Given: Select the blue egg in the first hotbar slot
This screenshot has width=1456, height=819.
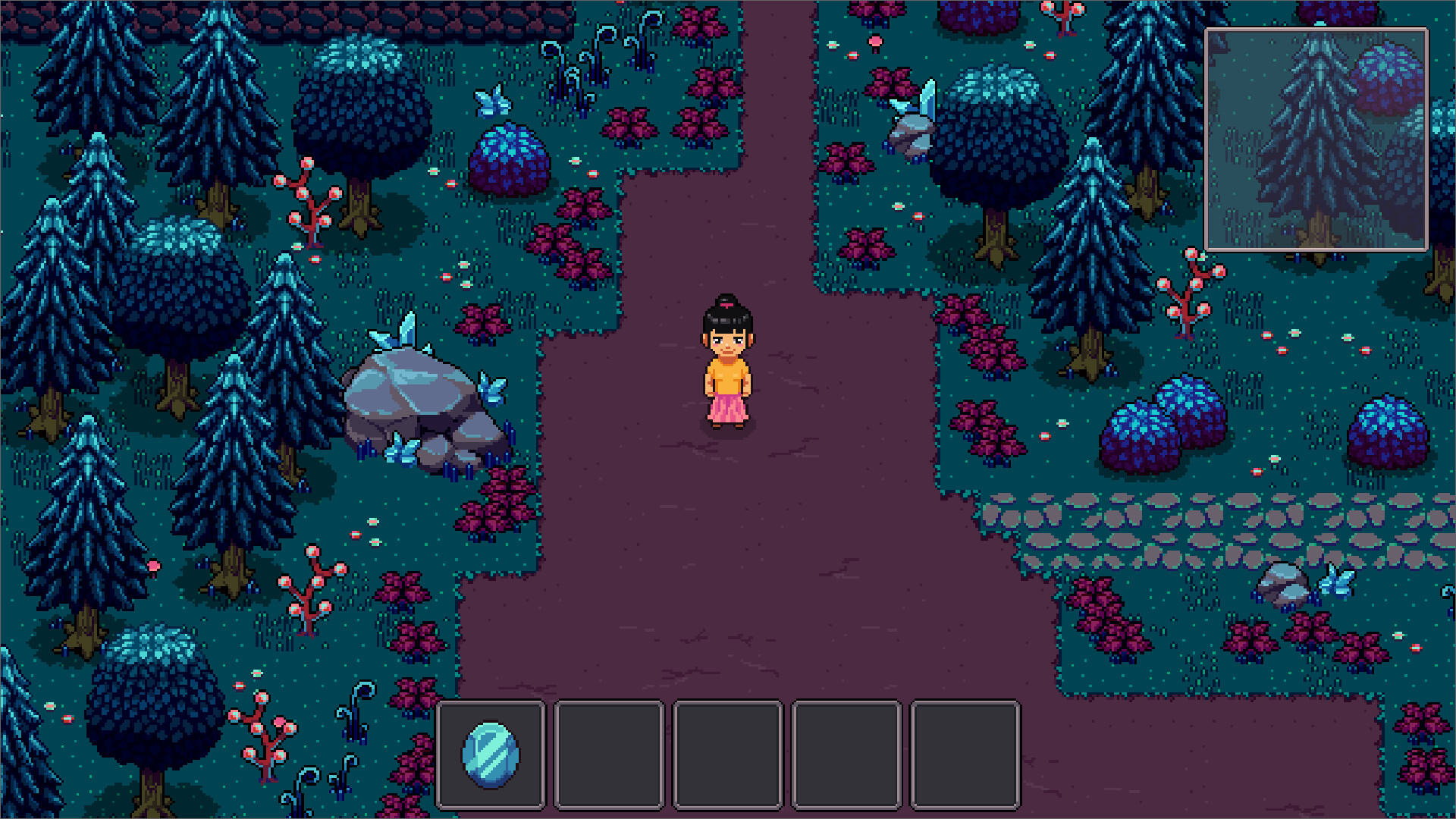Looking at the screenshot, I should coord(491,754).
